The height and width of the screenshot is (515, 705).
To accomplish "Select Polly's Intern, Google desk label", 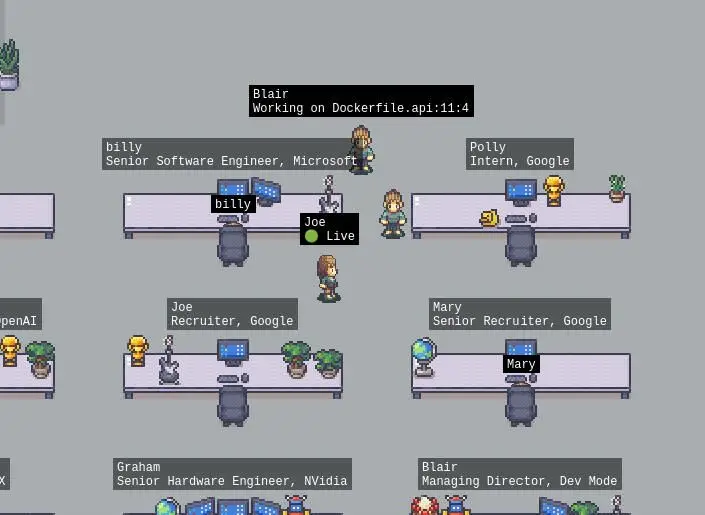I will (519, 154).
